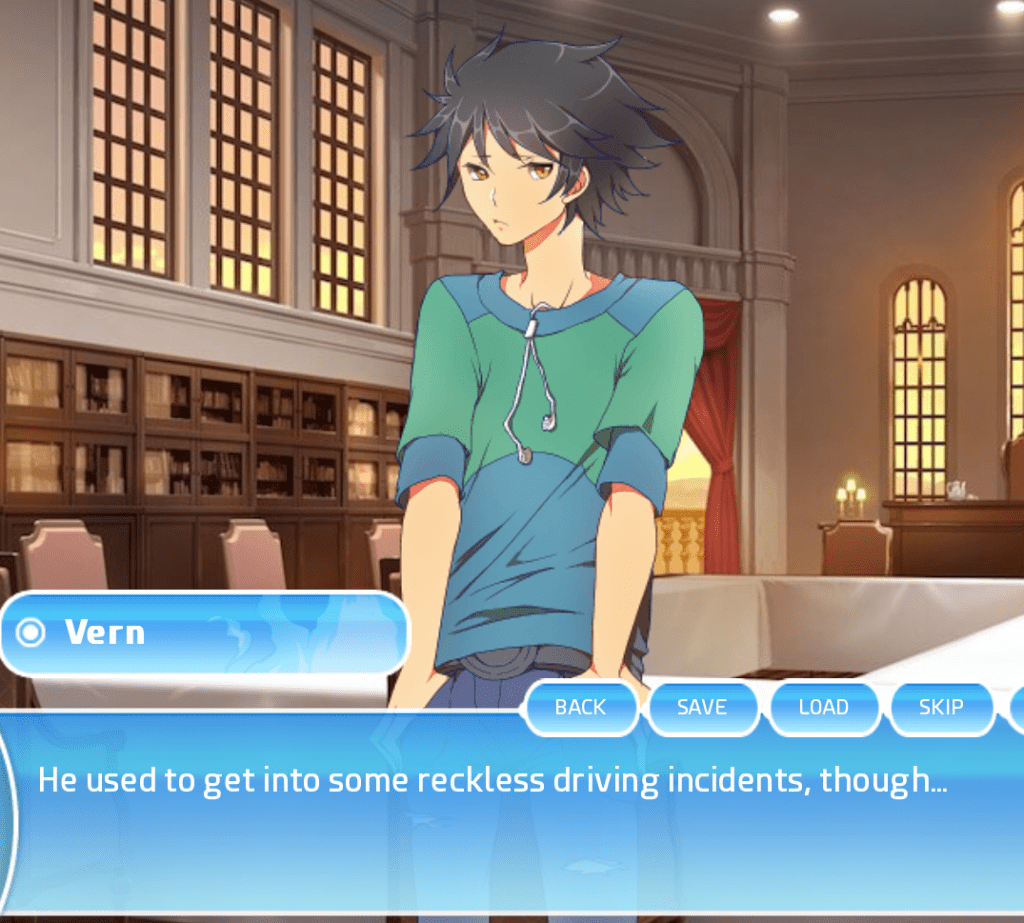The width and height of the screenshot is (1024, 923).
Task: Activate the SKIP dialogue button
Action: [x=941, y=707]
